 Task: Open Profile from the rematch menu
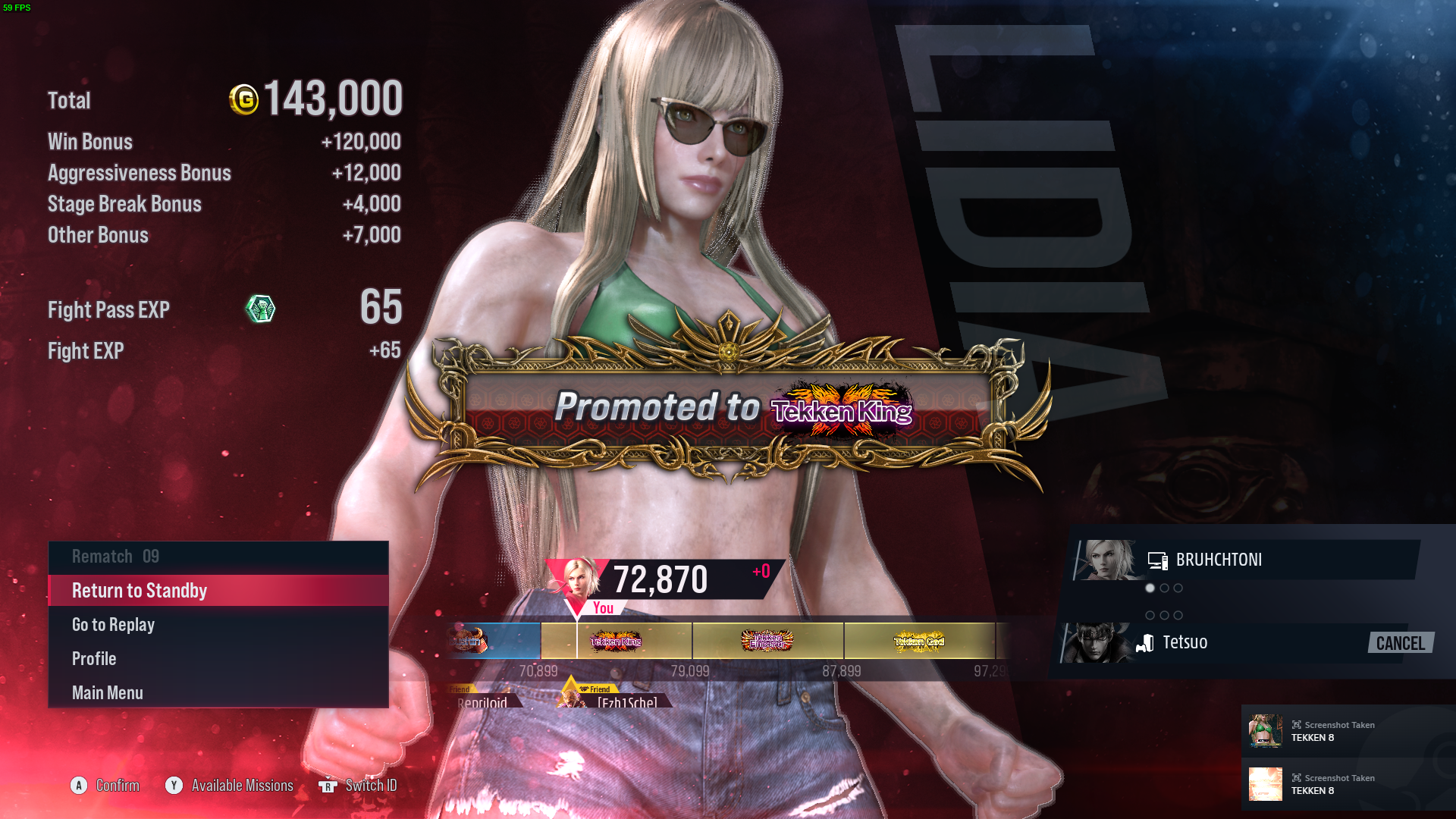tap(93, 658)
